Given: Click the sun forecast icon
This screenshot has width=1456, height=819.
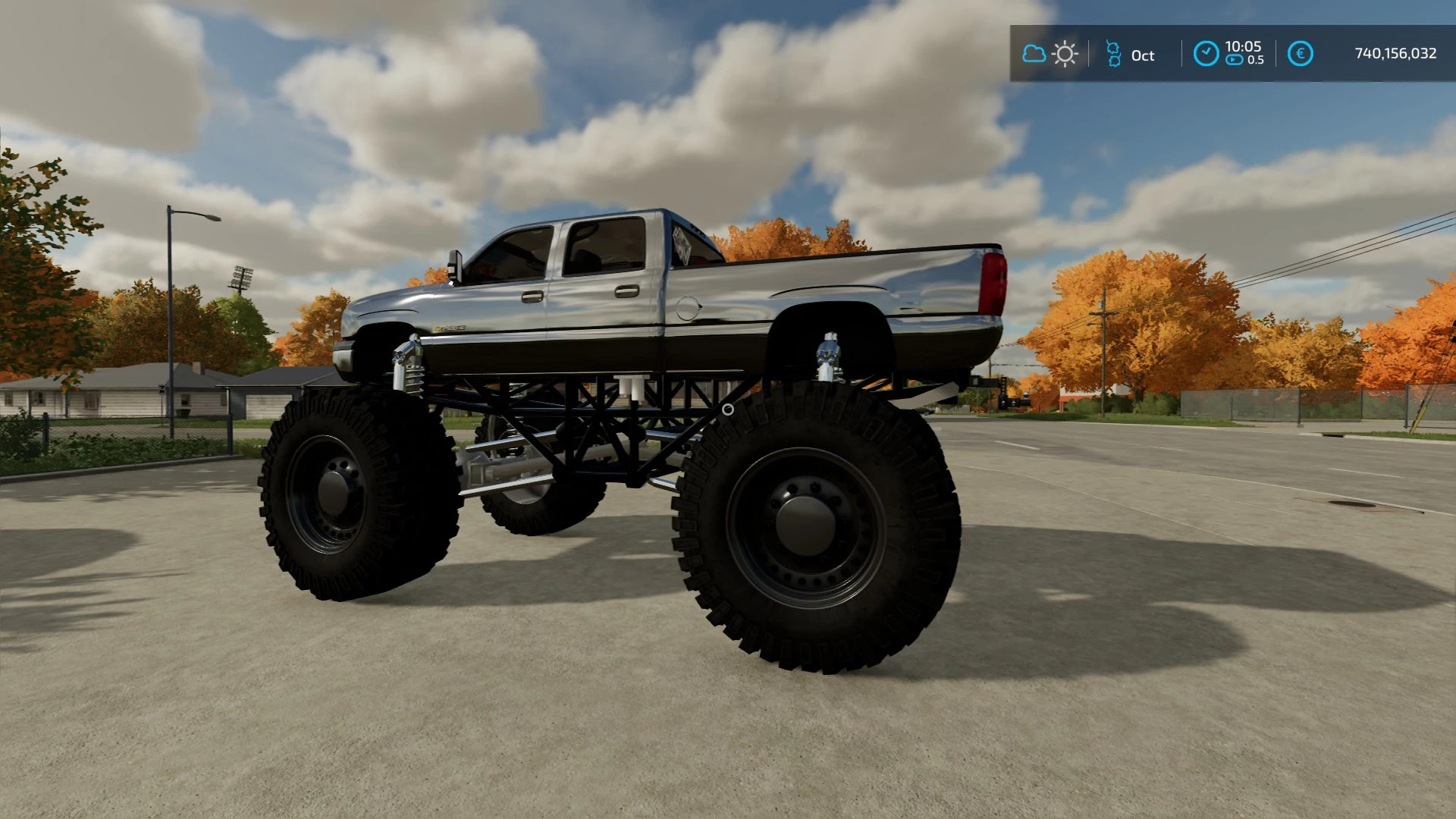Looking at the screenshot, I should tap(1065, 54).
